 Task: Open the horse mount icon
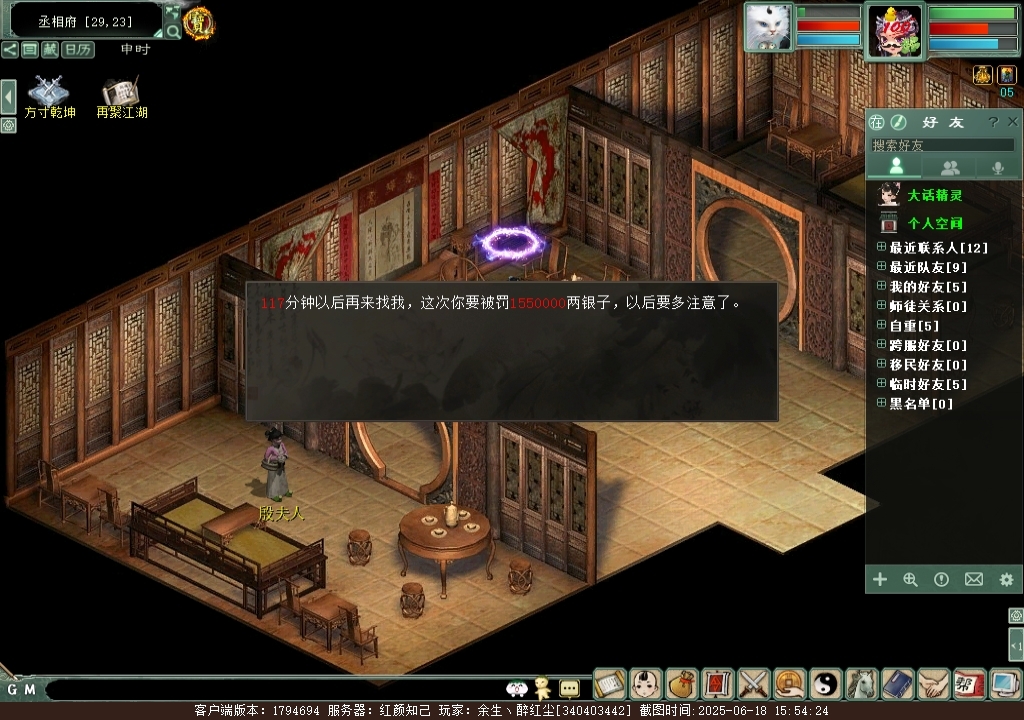tap(862, 684)
